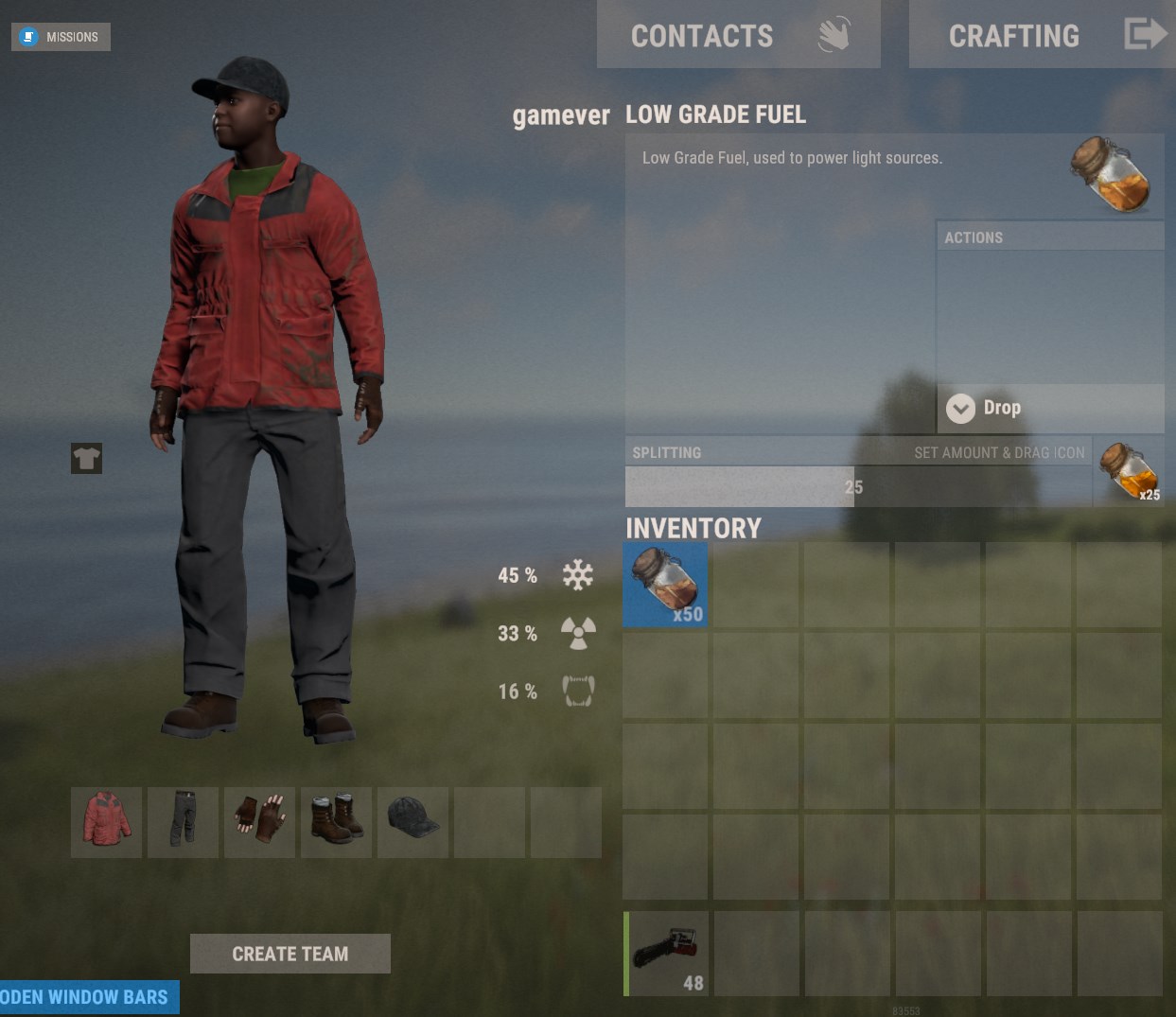Switch to the Contacts tab
The image size is (1176, 1017).
[x=738, y=35]
